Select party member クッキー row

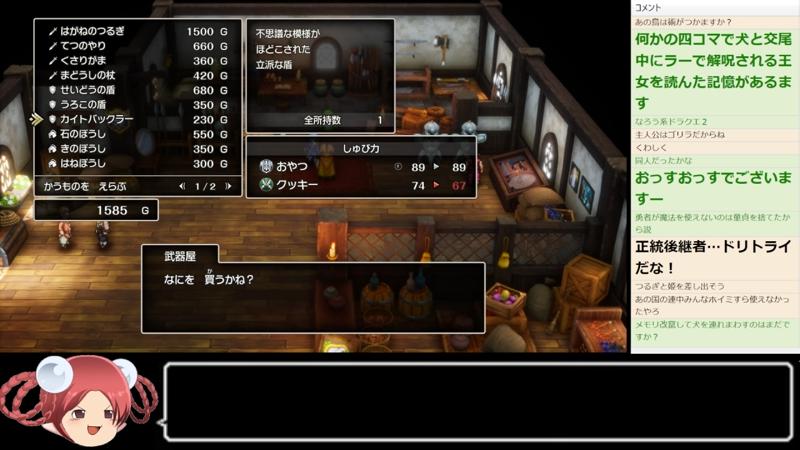tap(360, 185)
